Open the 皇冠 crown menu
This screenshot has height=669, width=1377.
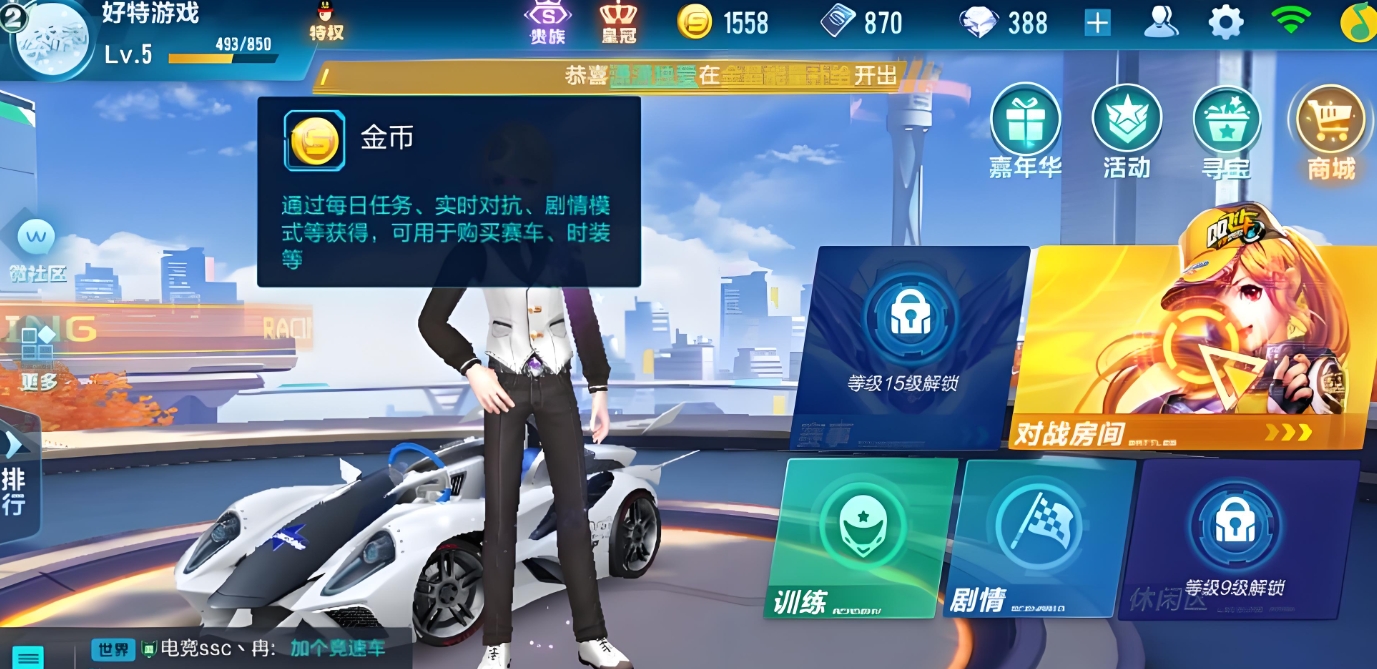click(619, 22)
